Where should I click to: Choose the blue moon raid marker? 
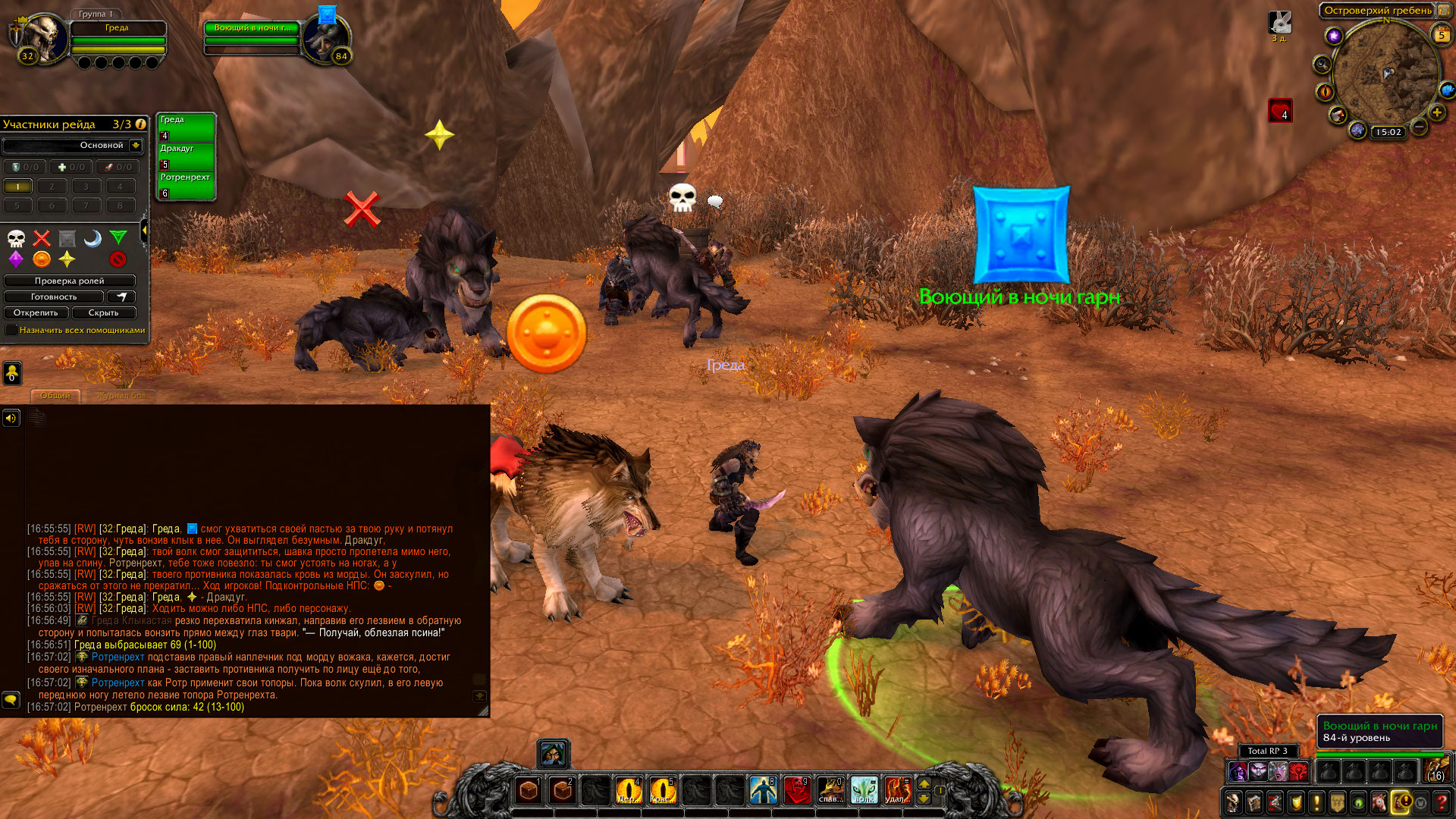(93, 239)
